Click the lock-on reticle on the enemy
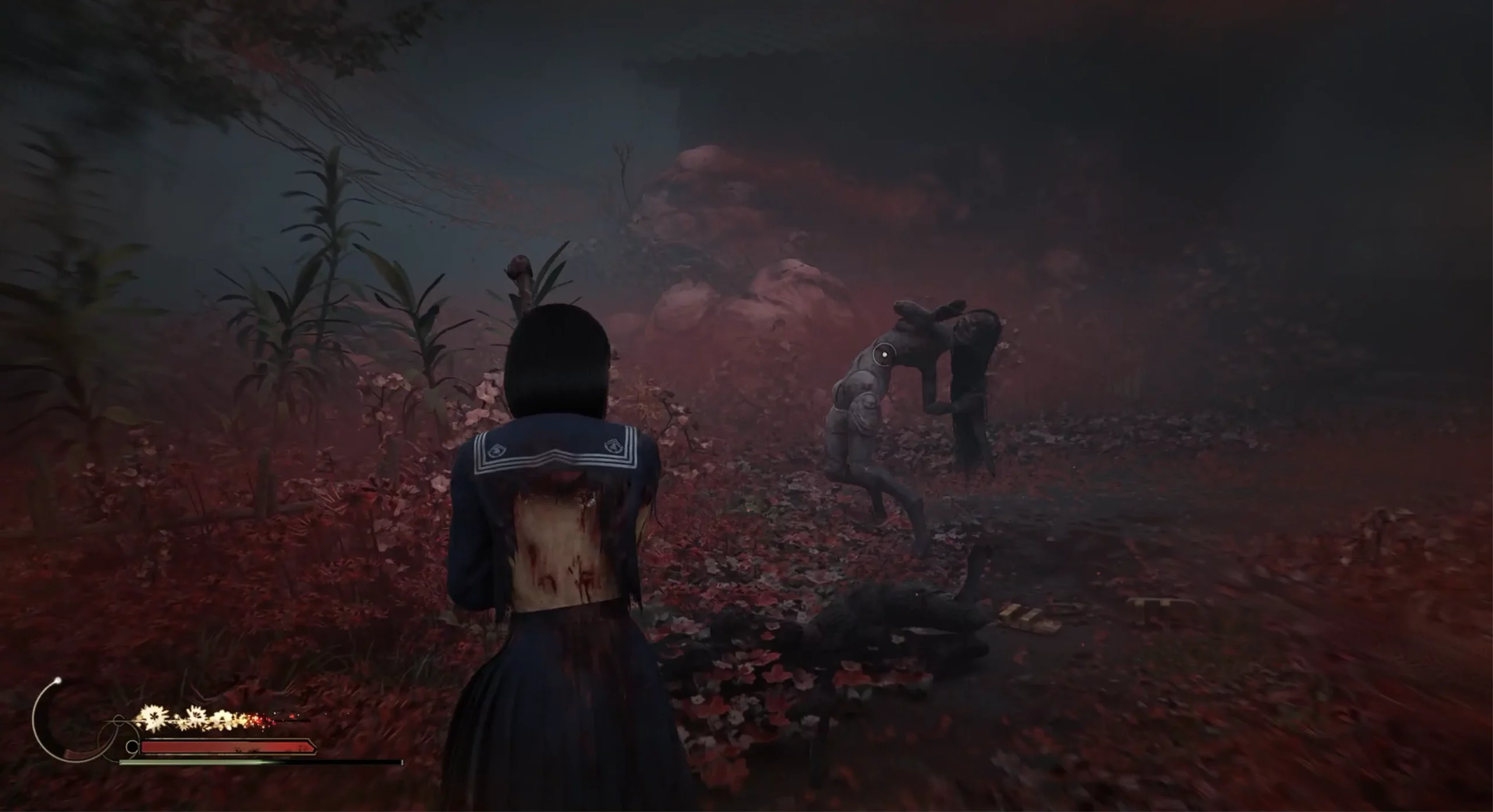This screenshot has width=1493, height=812. click(885, 353)
